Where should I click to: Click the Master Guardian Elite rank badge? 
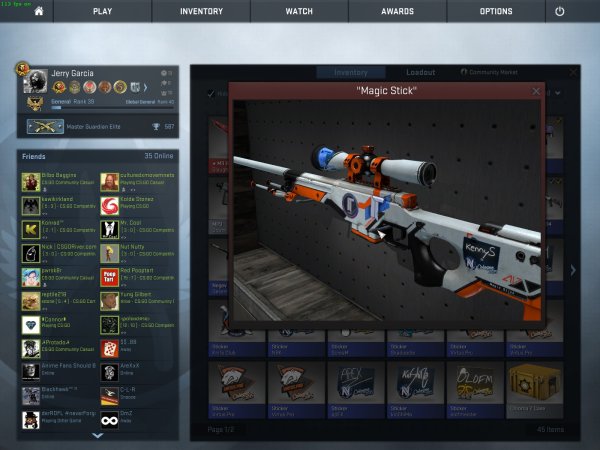pos(44,126)
